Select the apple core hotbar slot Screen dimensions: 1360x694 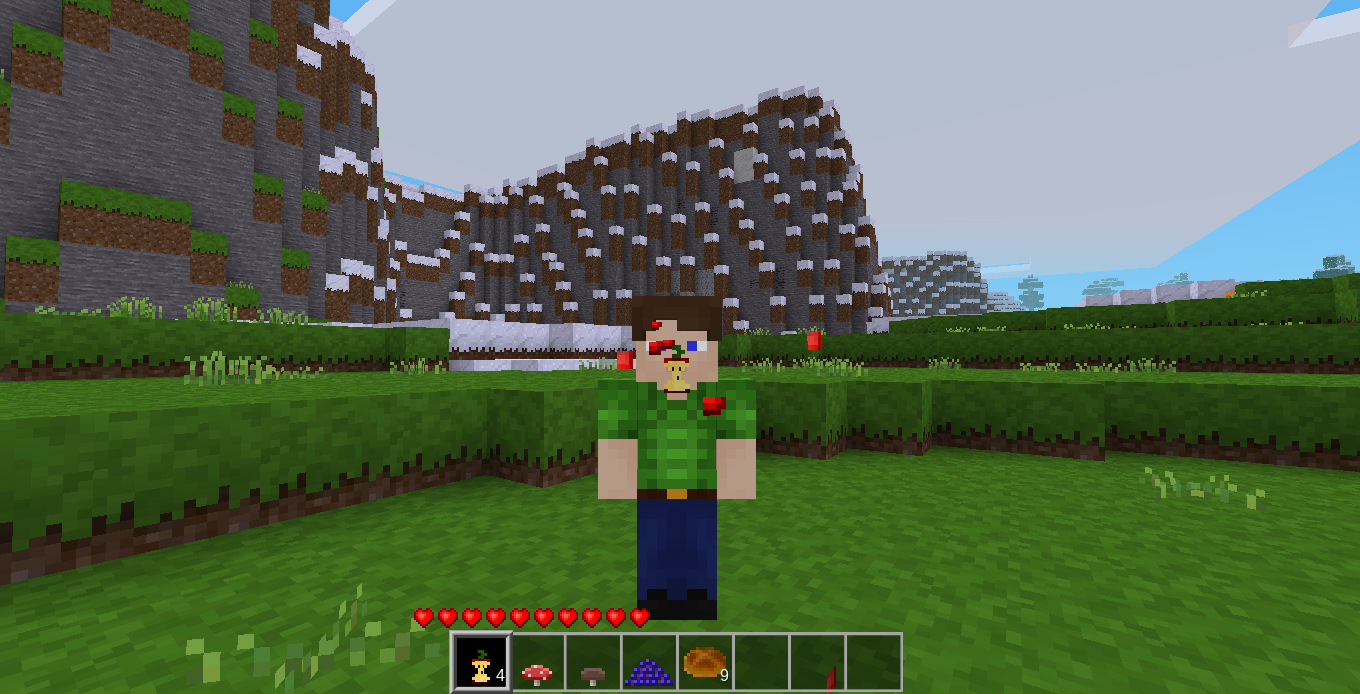click(482, 662)
